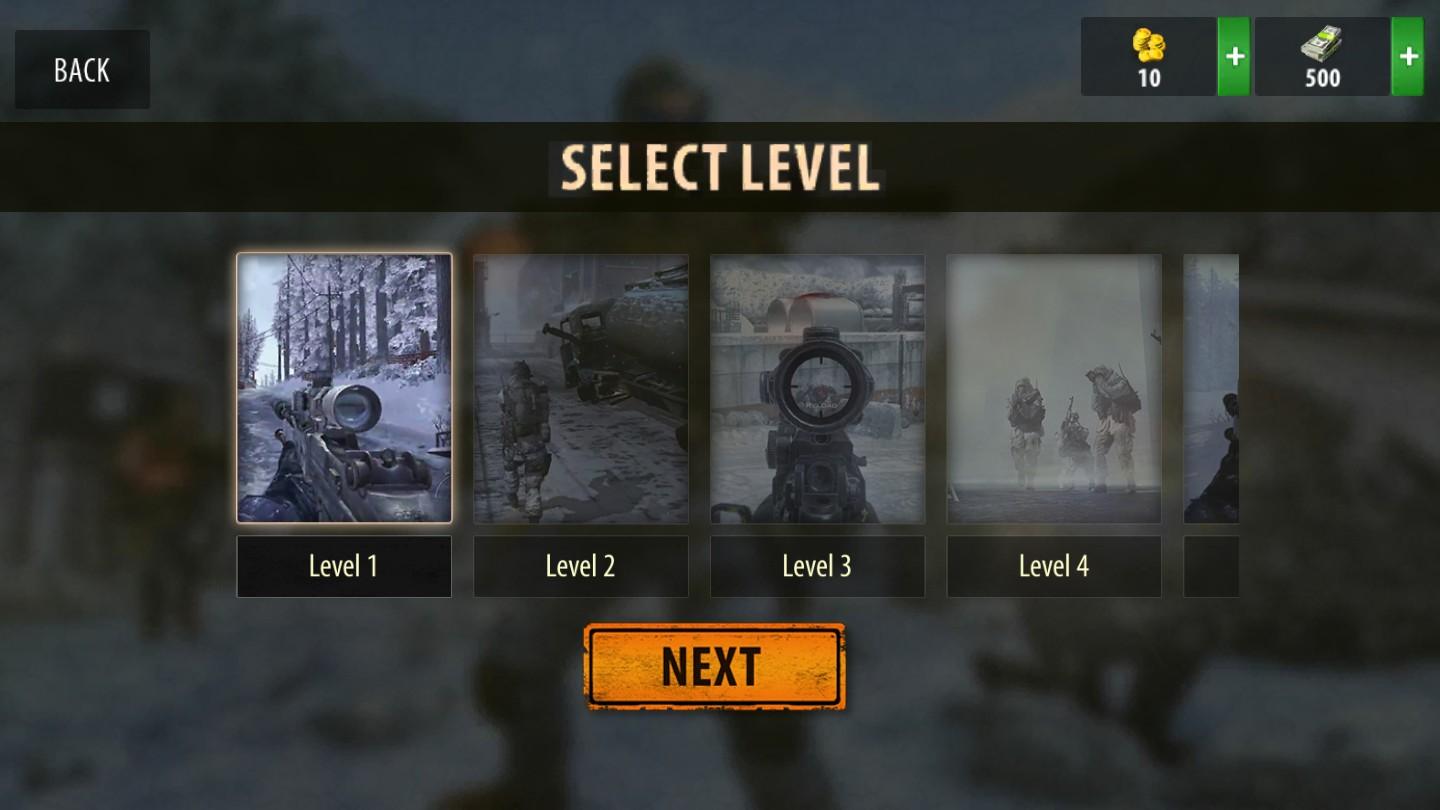Viewport: 1440px width, 810px height.
Task: Go back using the BACK button
Action: pyautogui.click(x=82, y=70)
